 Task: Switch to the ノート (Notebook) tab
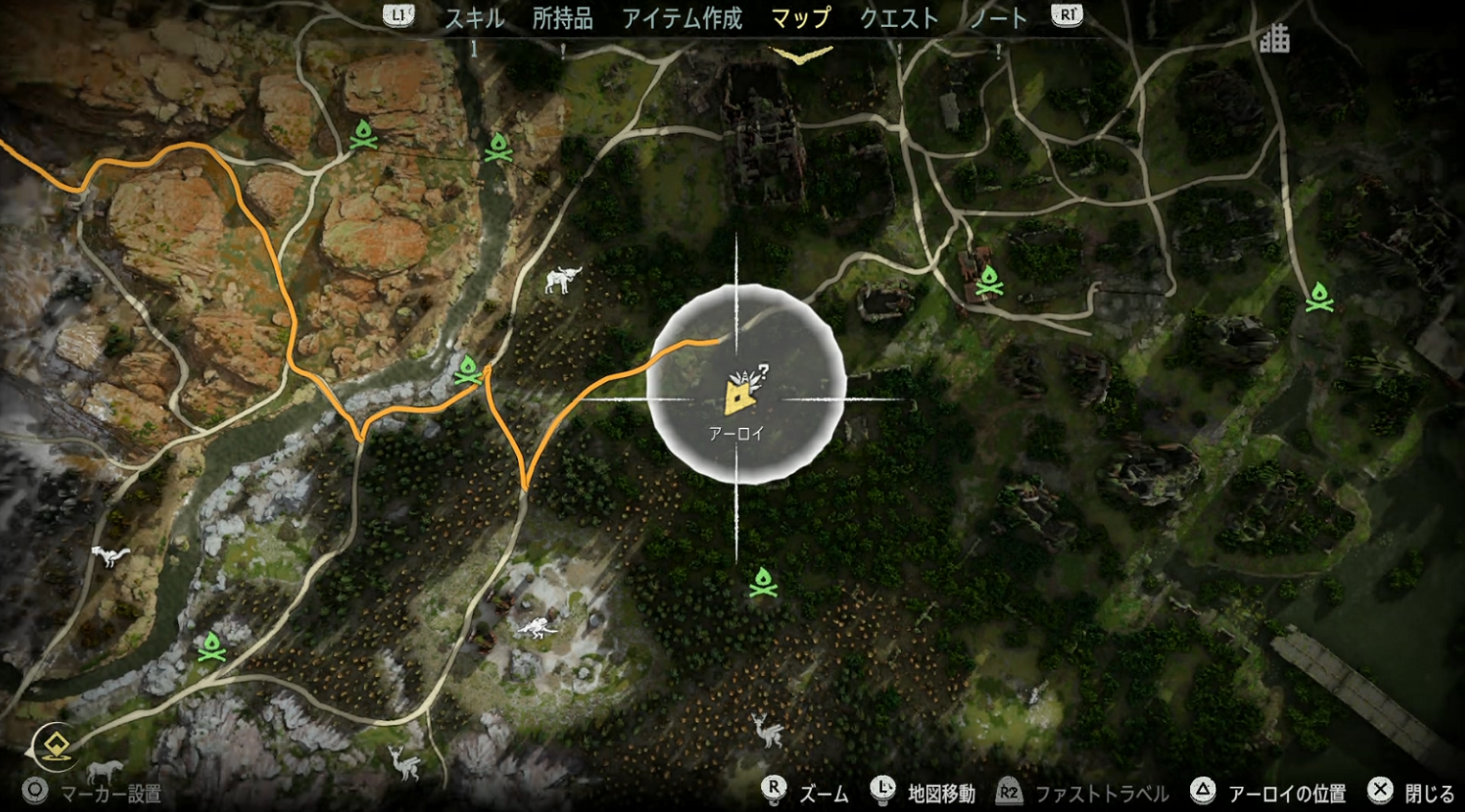tap(998, 18)
